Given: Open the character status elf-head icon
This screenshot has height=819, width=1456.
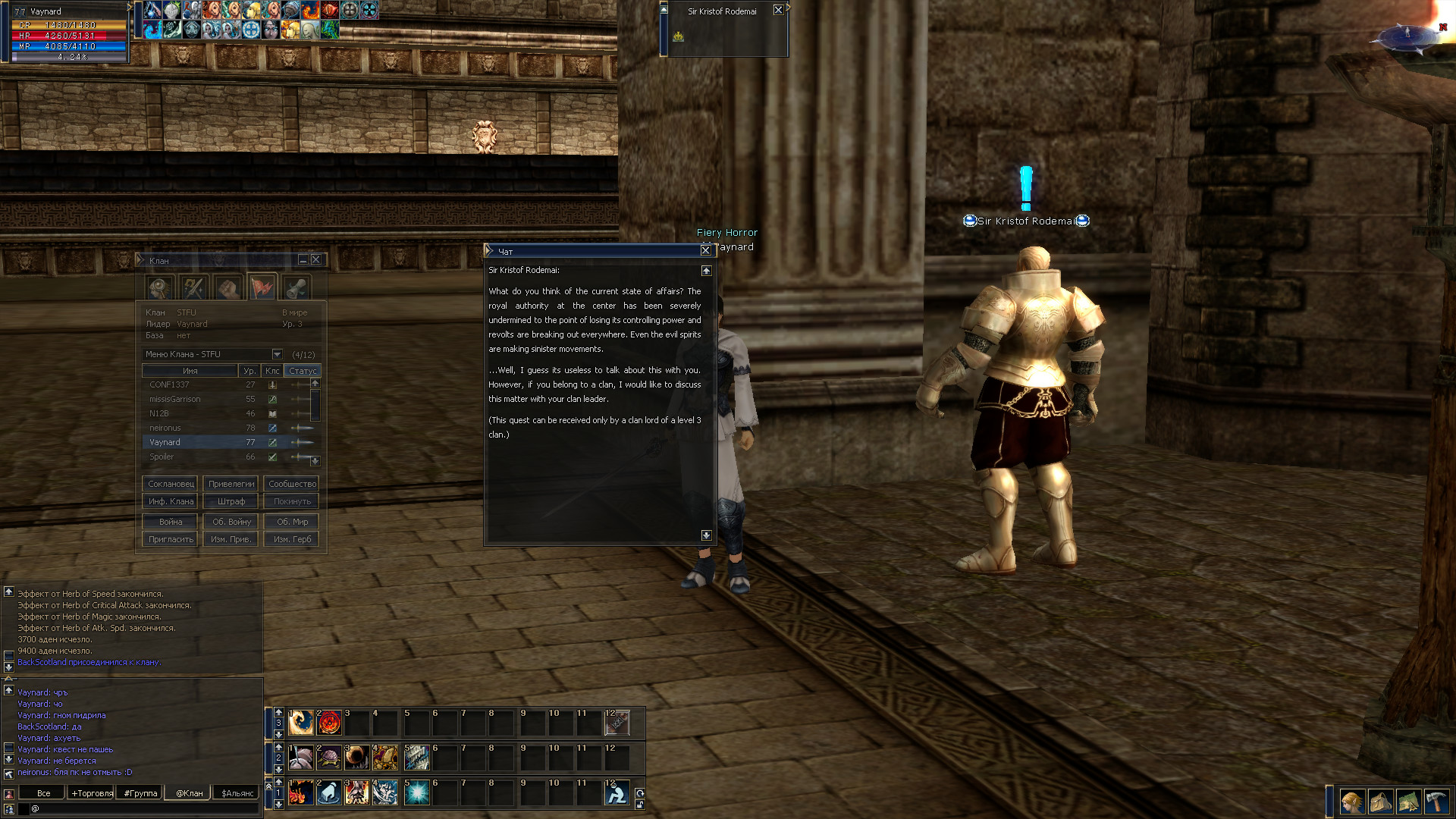Looking at the screenshot, I should (x=1351, y=802).
